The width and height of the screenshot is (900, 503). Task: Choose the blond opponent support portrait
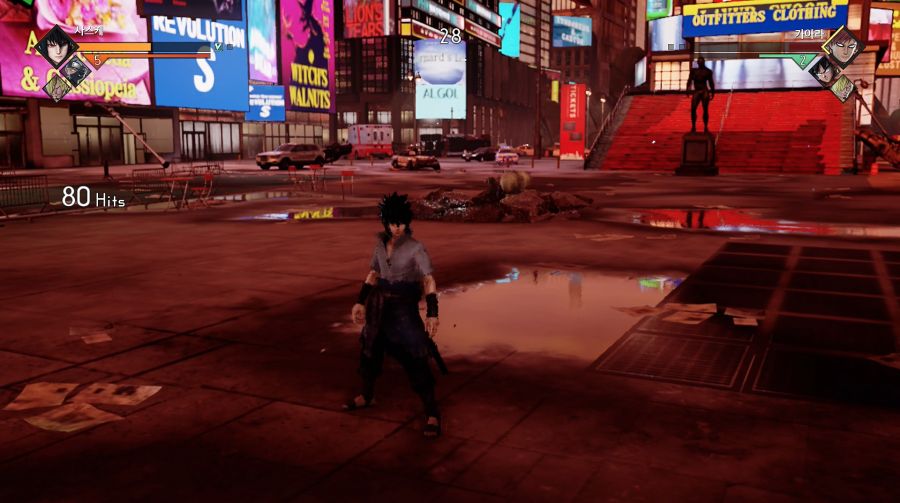click(842, 87)
